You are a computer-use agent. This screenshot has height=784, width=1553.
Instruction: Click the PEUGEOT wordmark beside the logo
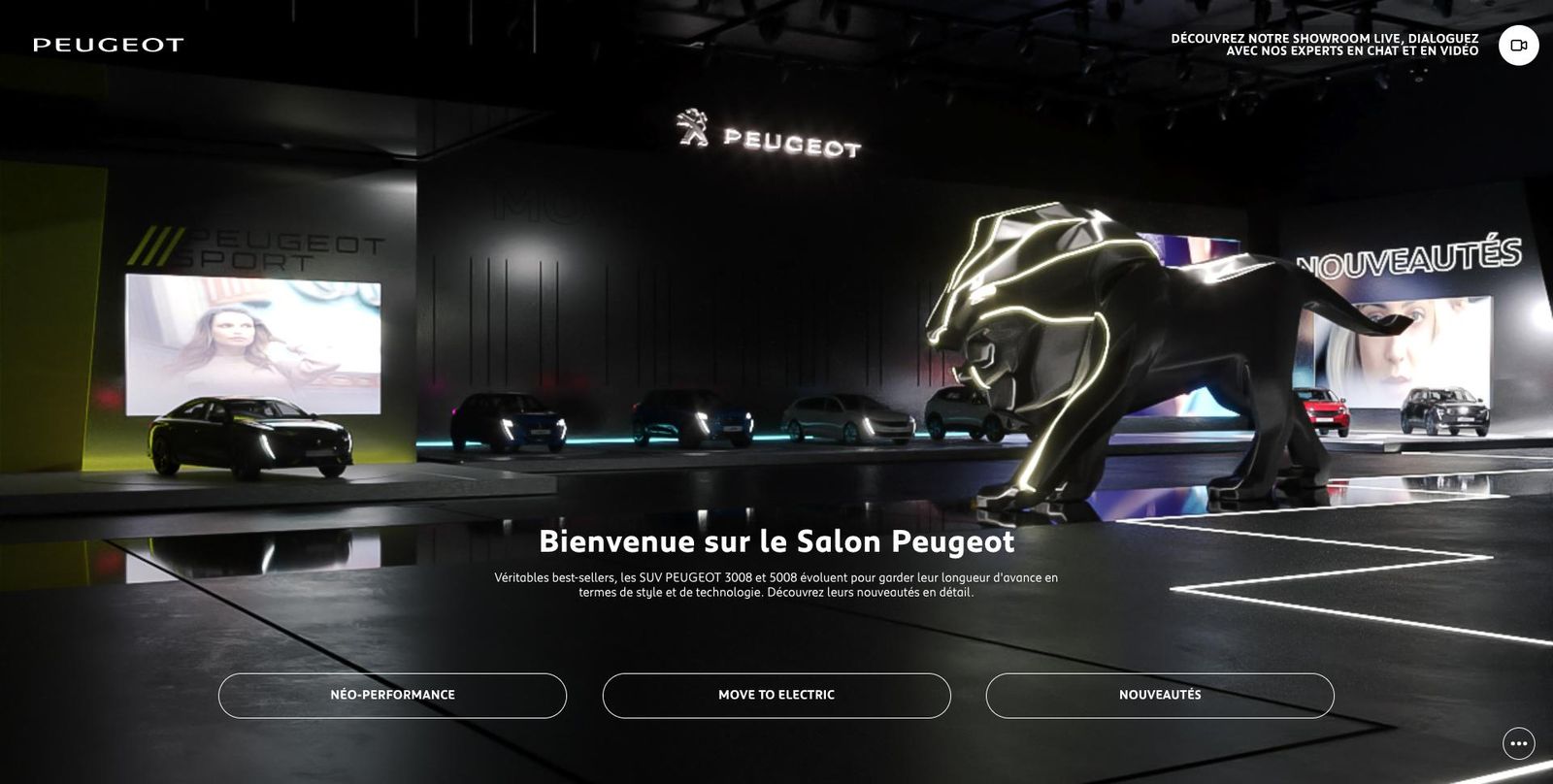(x=793, y=144)
